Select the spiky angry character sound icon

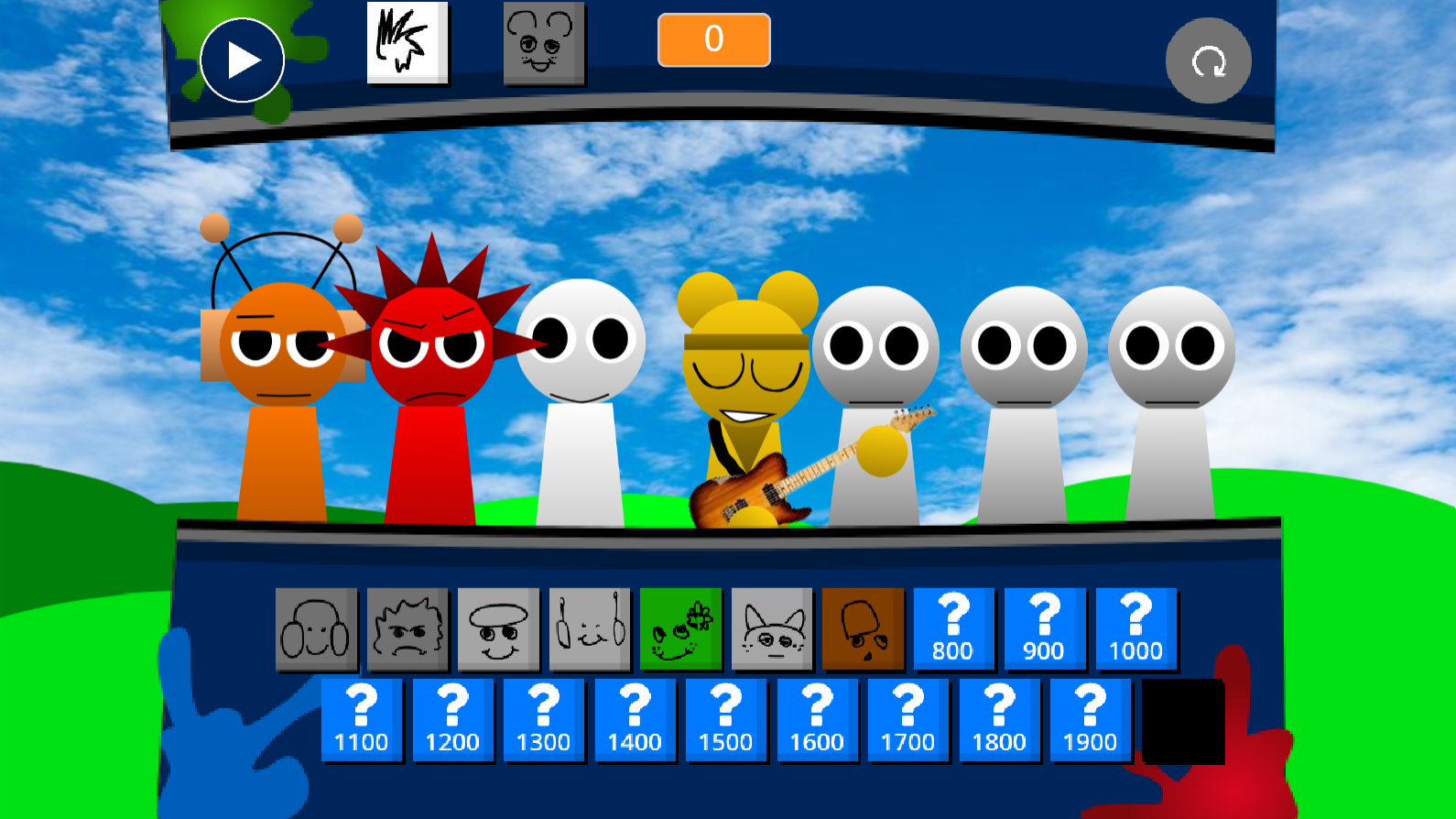coord(407,628)
